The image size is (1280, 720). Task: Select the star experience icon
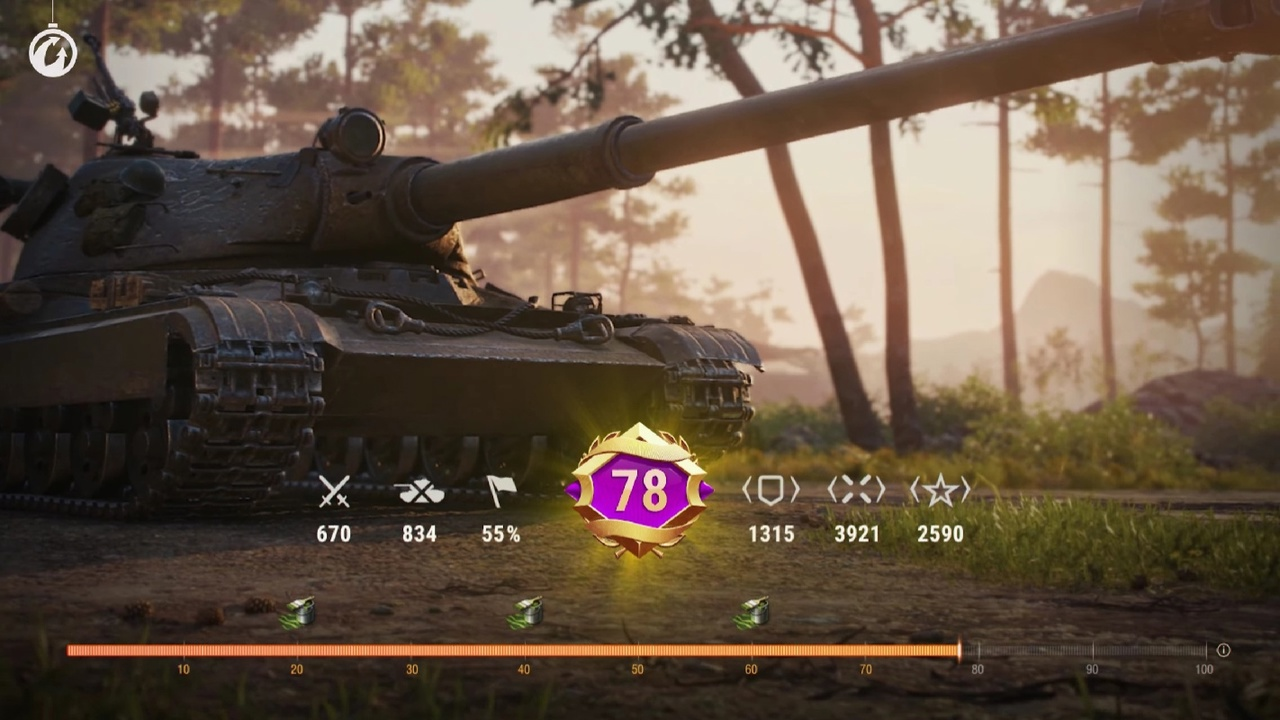coord(939,490)
